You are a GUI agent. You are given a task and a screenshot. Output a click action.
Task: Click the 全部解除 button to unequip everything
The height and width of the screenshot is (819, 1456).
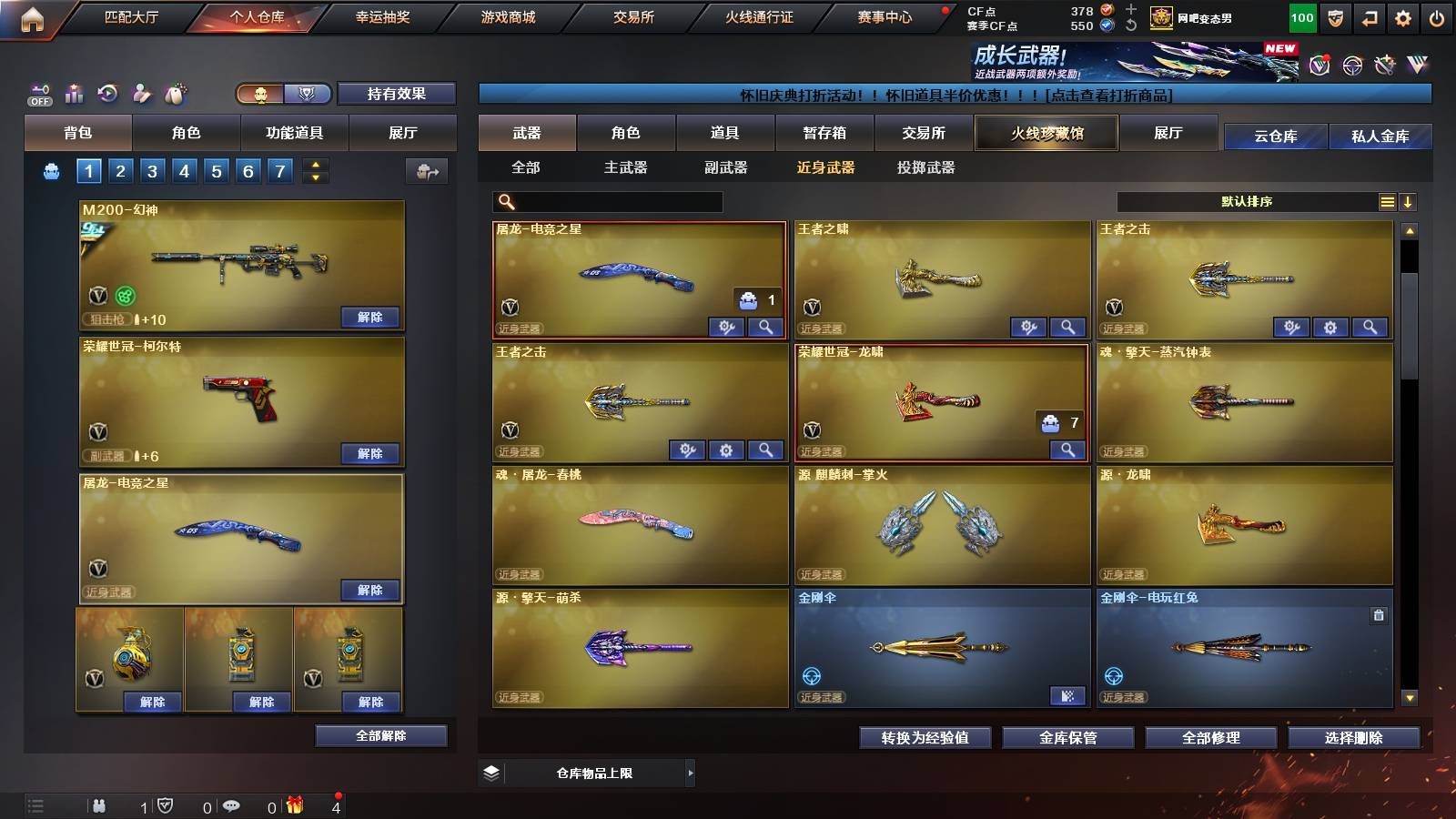379,735
